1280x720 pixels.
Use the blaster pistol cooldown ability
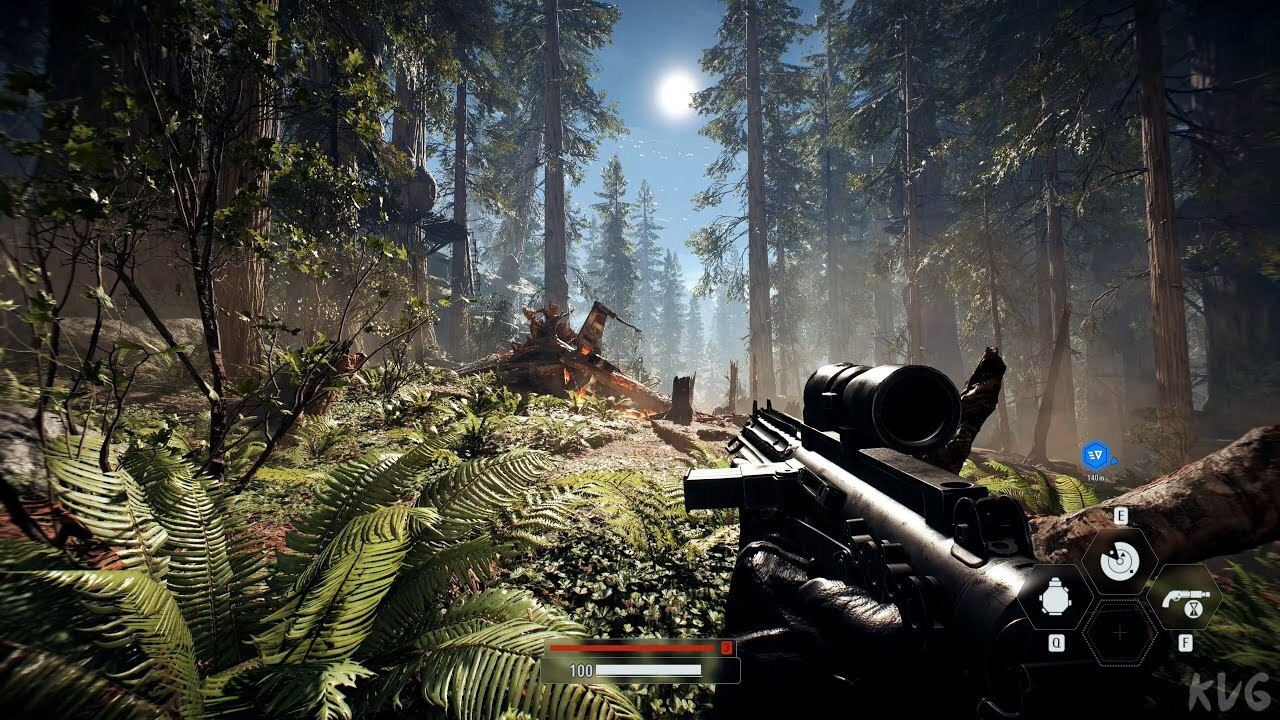pos(1184,597)
